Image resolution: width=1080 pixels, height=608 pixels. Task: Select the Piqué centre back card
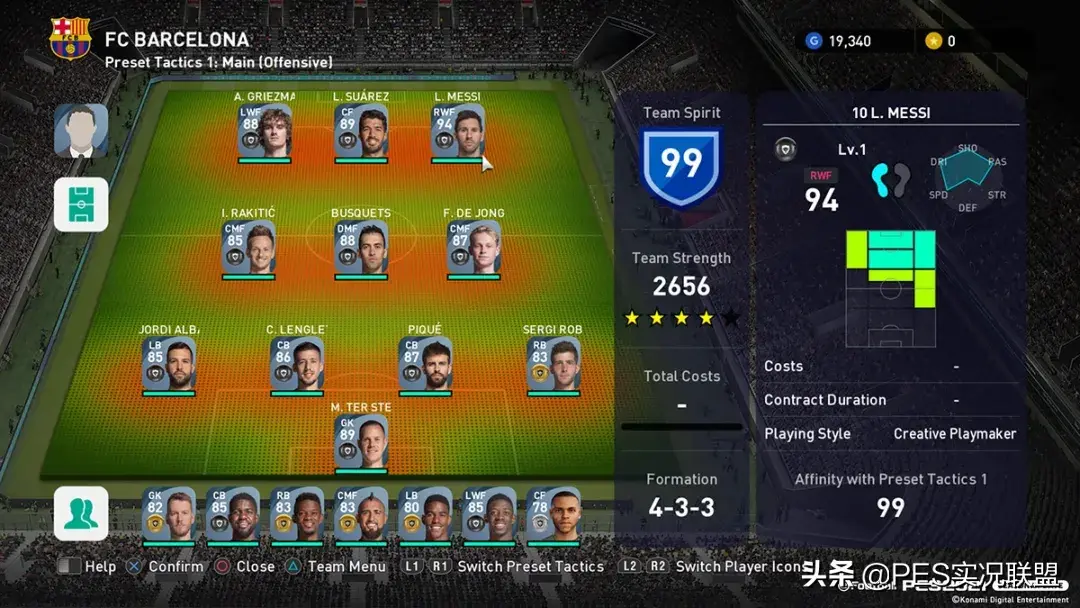tap(425, 364)
